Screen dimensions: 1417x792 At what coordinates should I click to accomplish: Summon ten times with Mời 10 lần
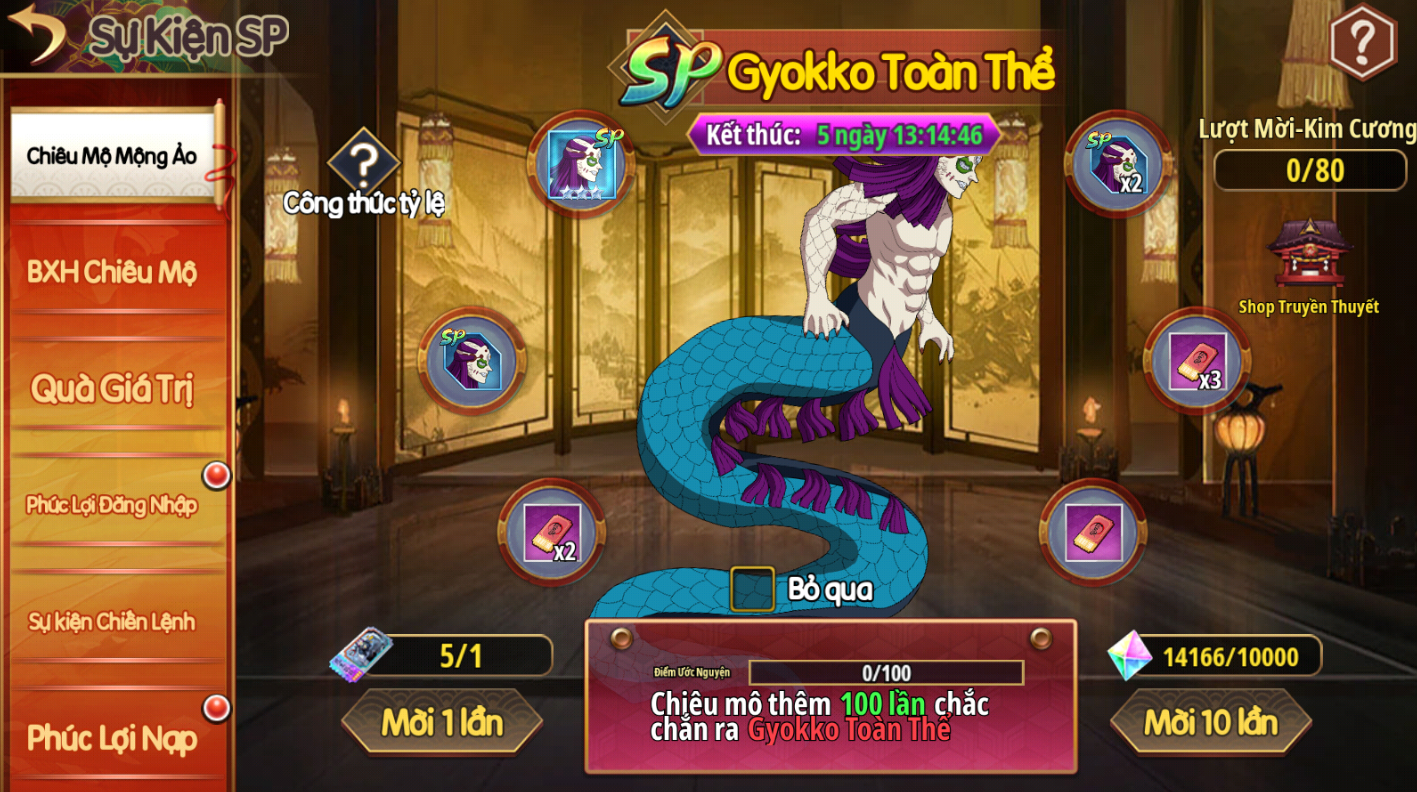[1210, 721]
